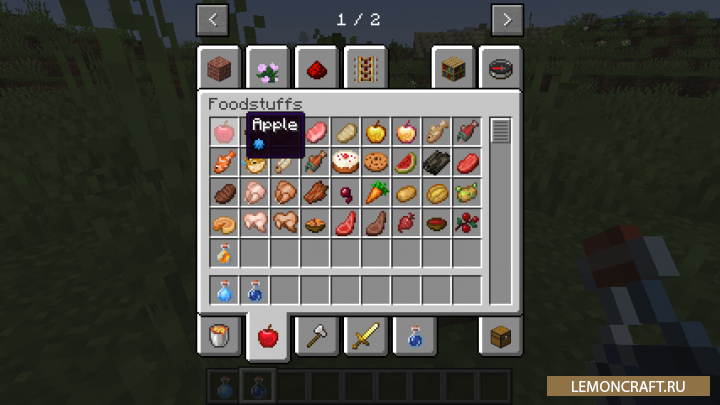
Task: Select the cake item slot
Action: pos(346,161)
